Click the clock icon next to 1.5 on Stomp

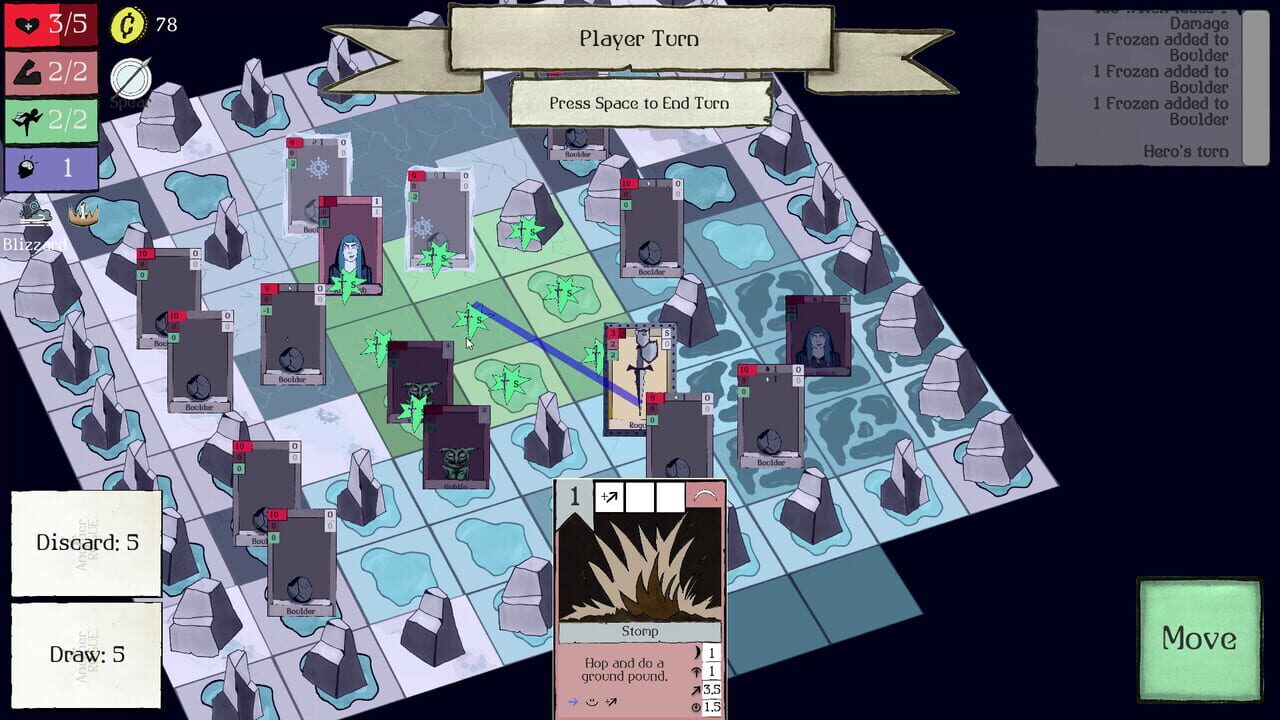pos(696,707)
